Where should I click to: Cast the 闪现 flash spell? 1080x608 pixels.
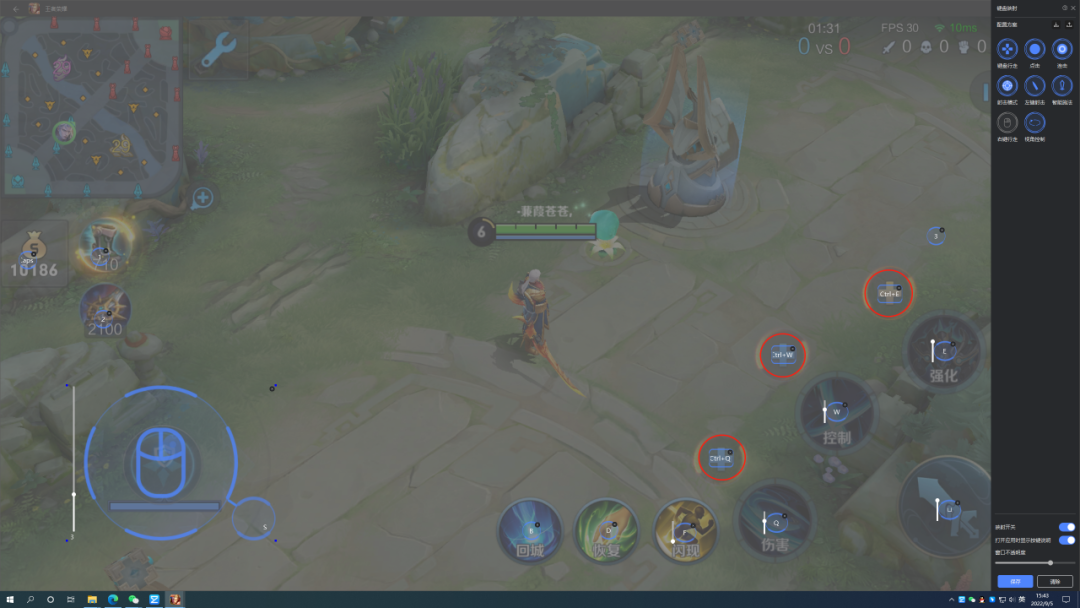click(684, 531)
